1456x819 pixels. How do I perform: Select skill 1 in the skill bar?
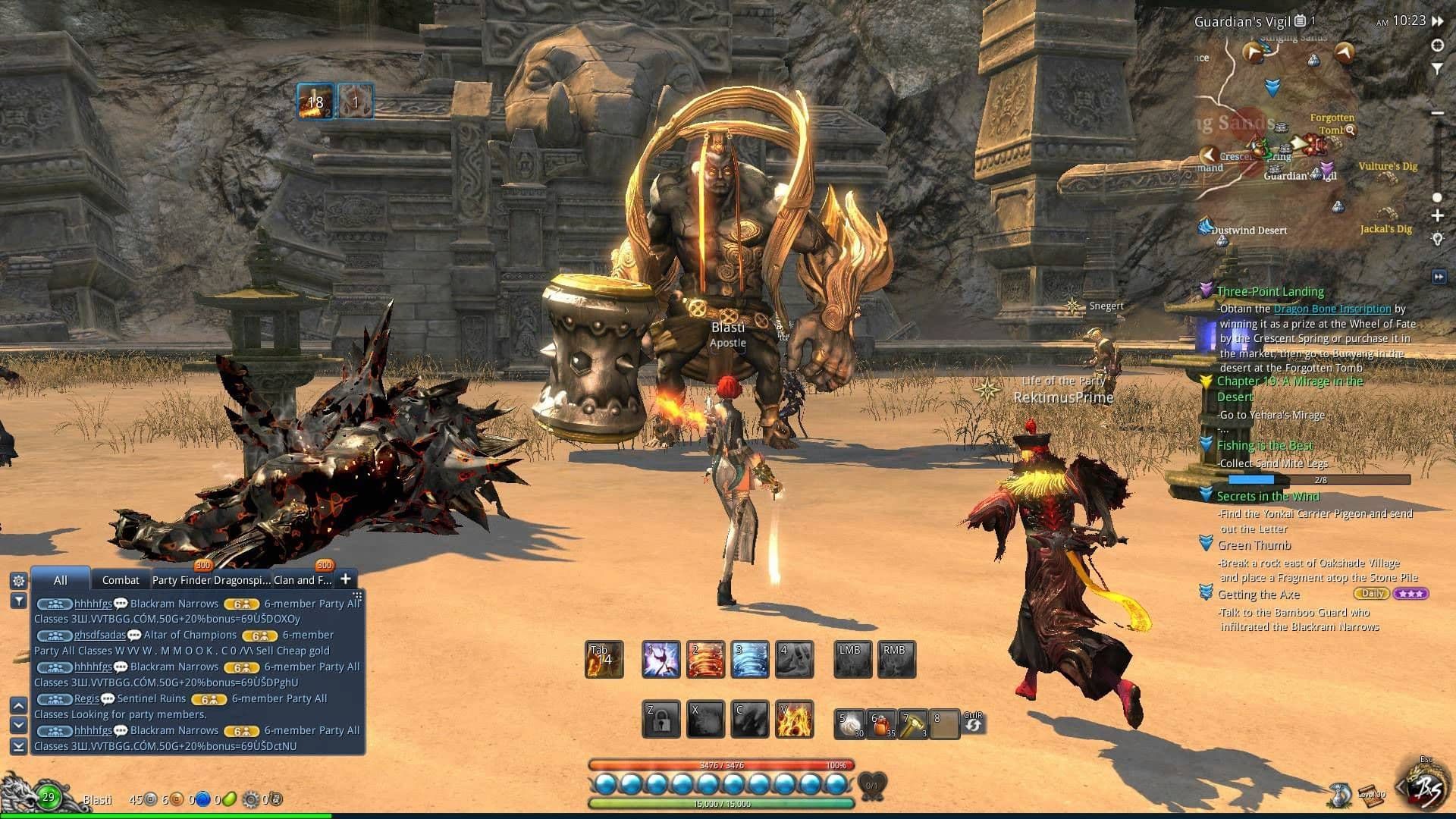[x=661, y=658]
